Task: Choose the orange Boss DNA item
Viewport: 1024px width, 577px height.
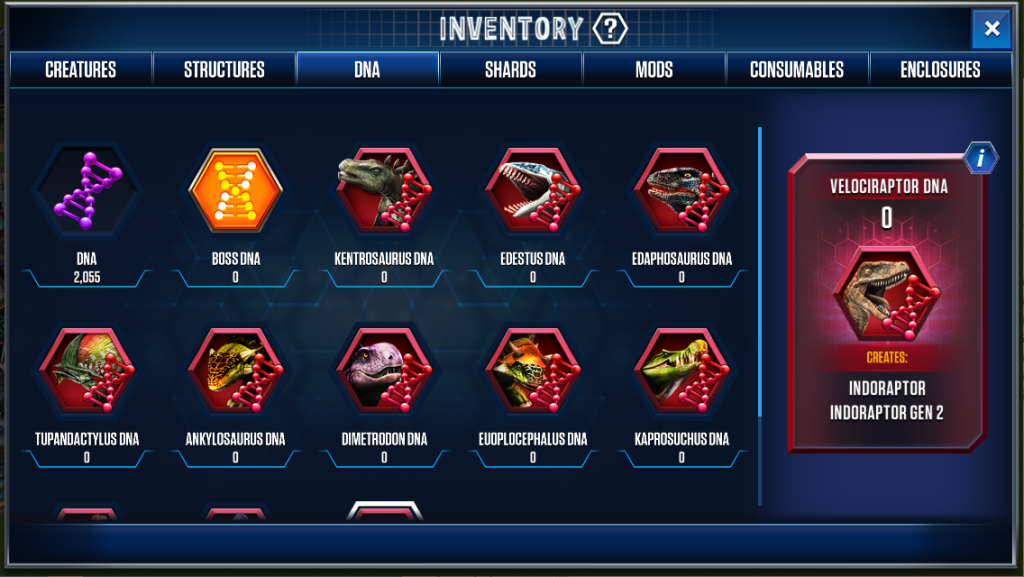Action: point(236,191)
